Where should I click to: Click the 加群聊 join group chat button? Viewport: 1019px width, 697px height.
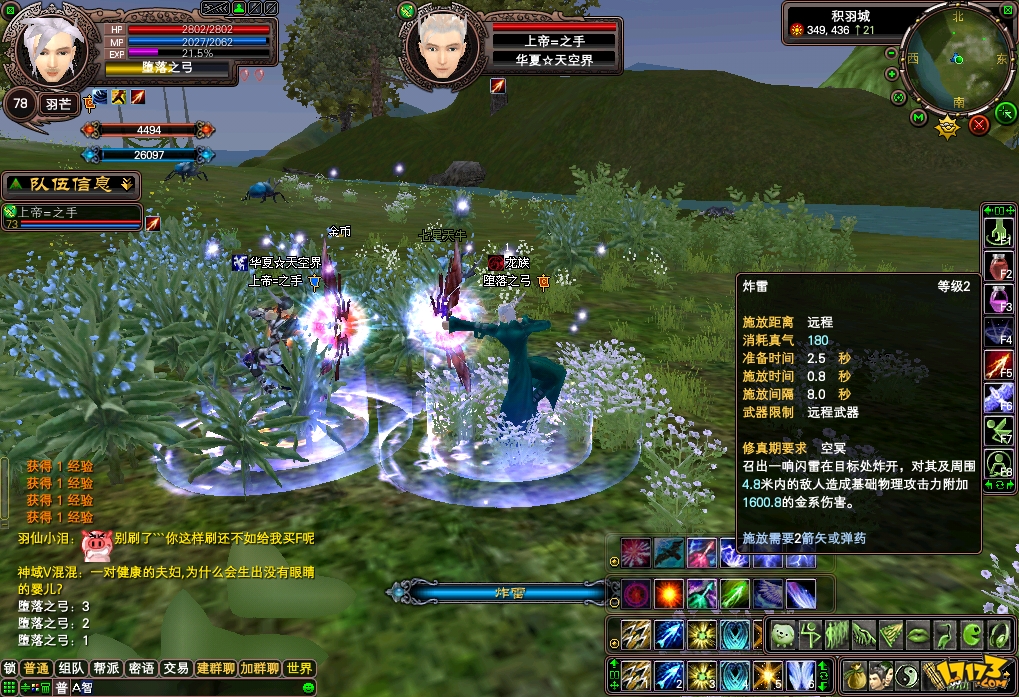257,668
